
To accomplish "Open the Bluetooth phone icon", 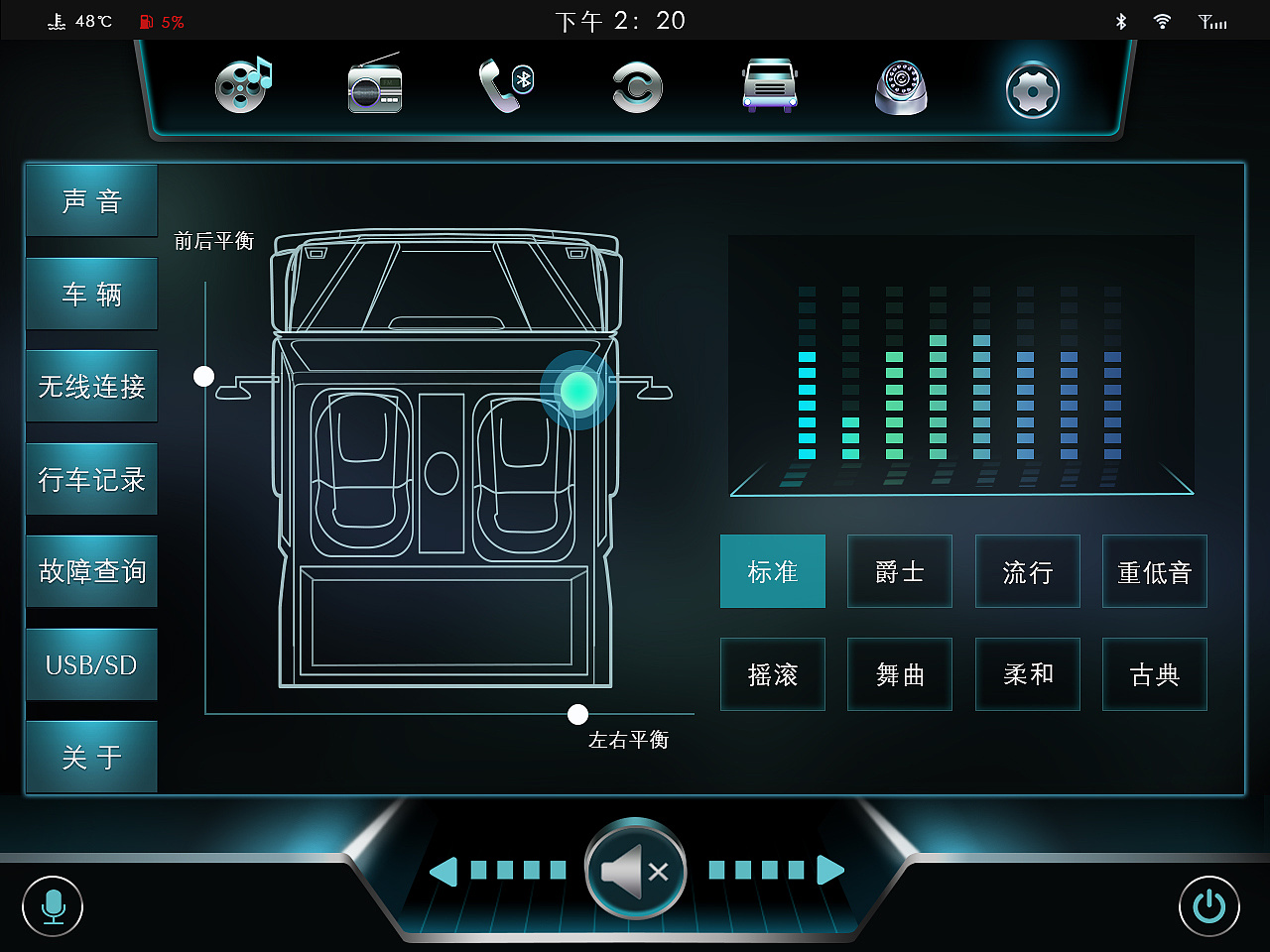I will pos(505,86).
